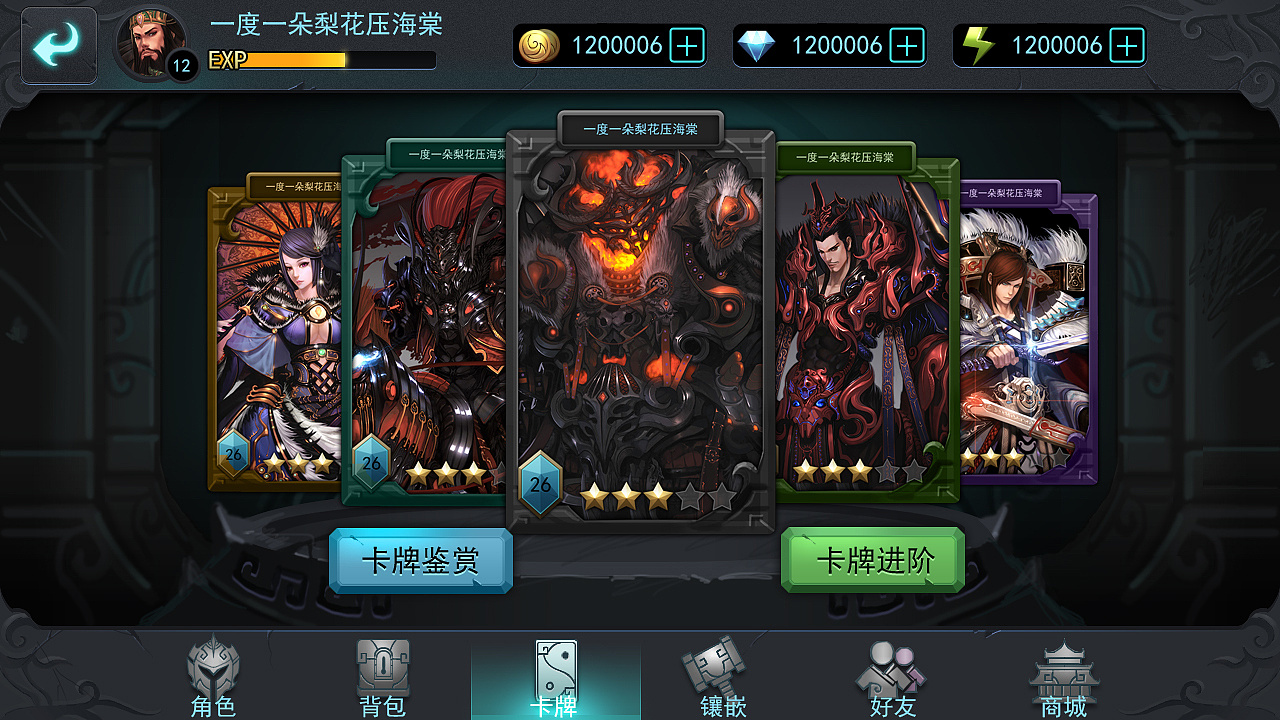Click the gold coin currency icon
Viewport: 1280px width, 720px height.
tap(541, 44)
